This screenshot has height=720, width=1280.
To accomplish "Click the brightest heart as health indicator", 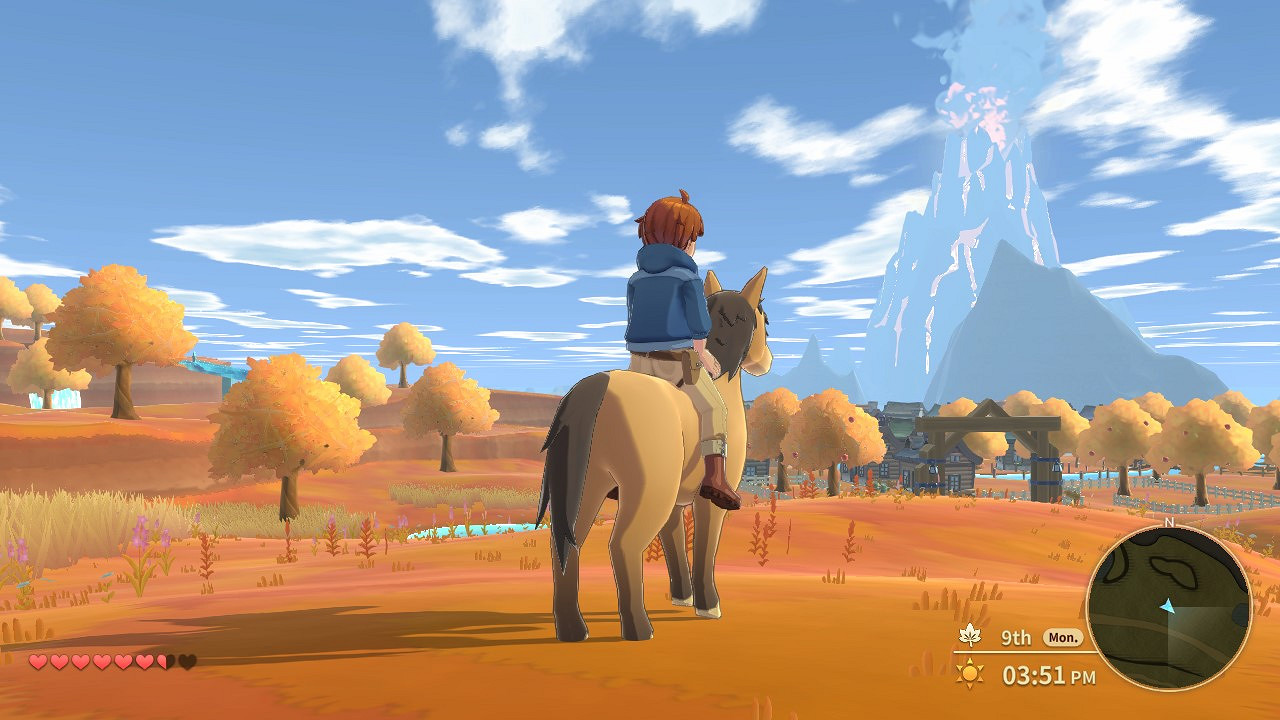I will coord(37,661).
